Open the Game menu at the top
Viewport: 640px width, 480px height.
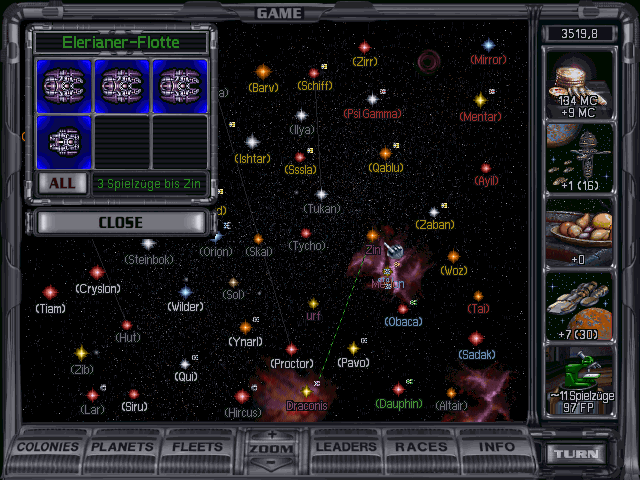tap(279, 13)
